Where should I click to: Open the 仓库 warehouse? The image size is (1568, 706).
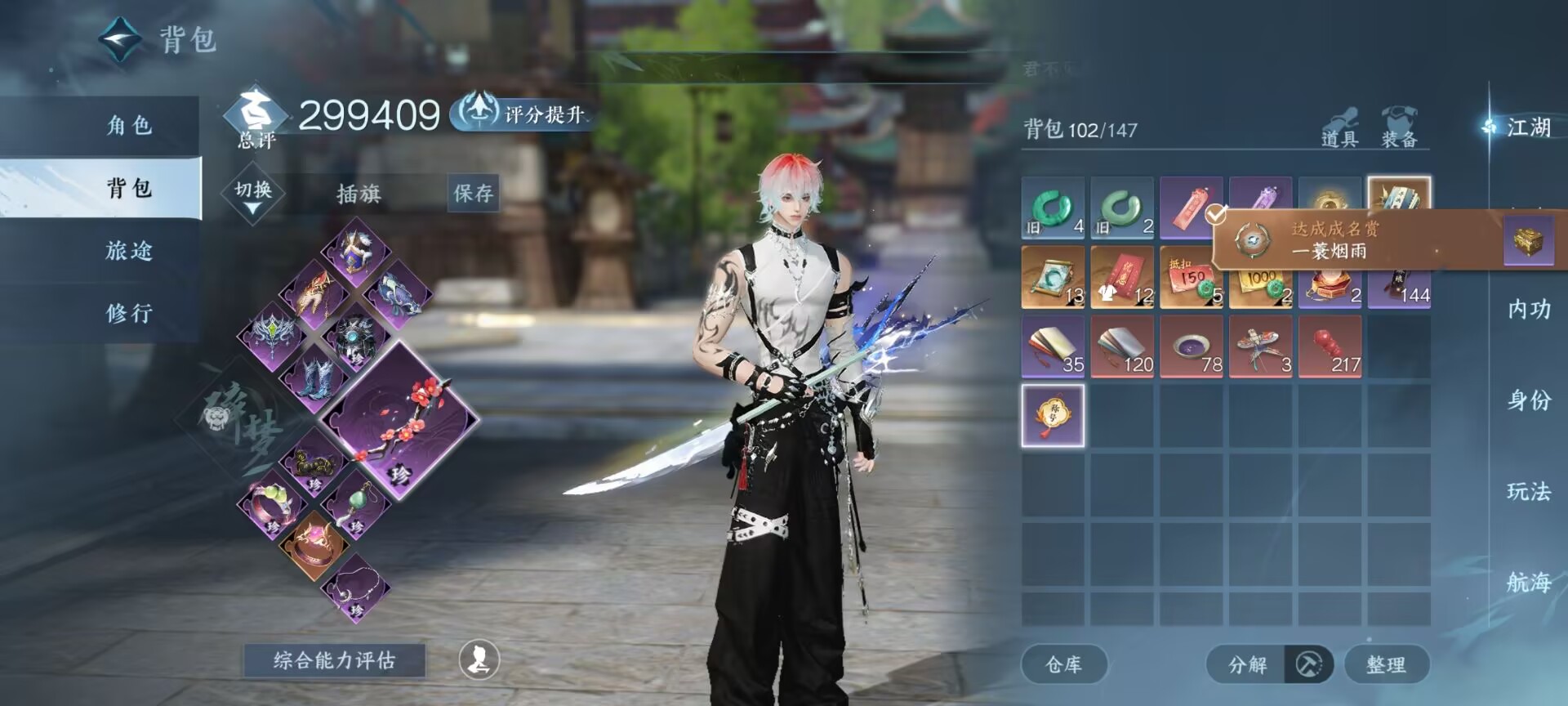[1063, 664]
